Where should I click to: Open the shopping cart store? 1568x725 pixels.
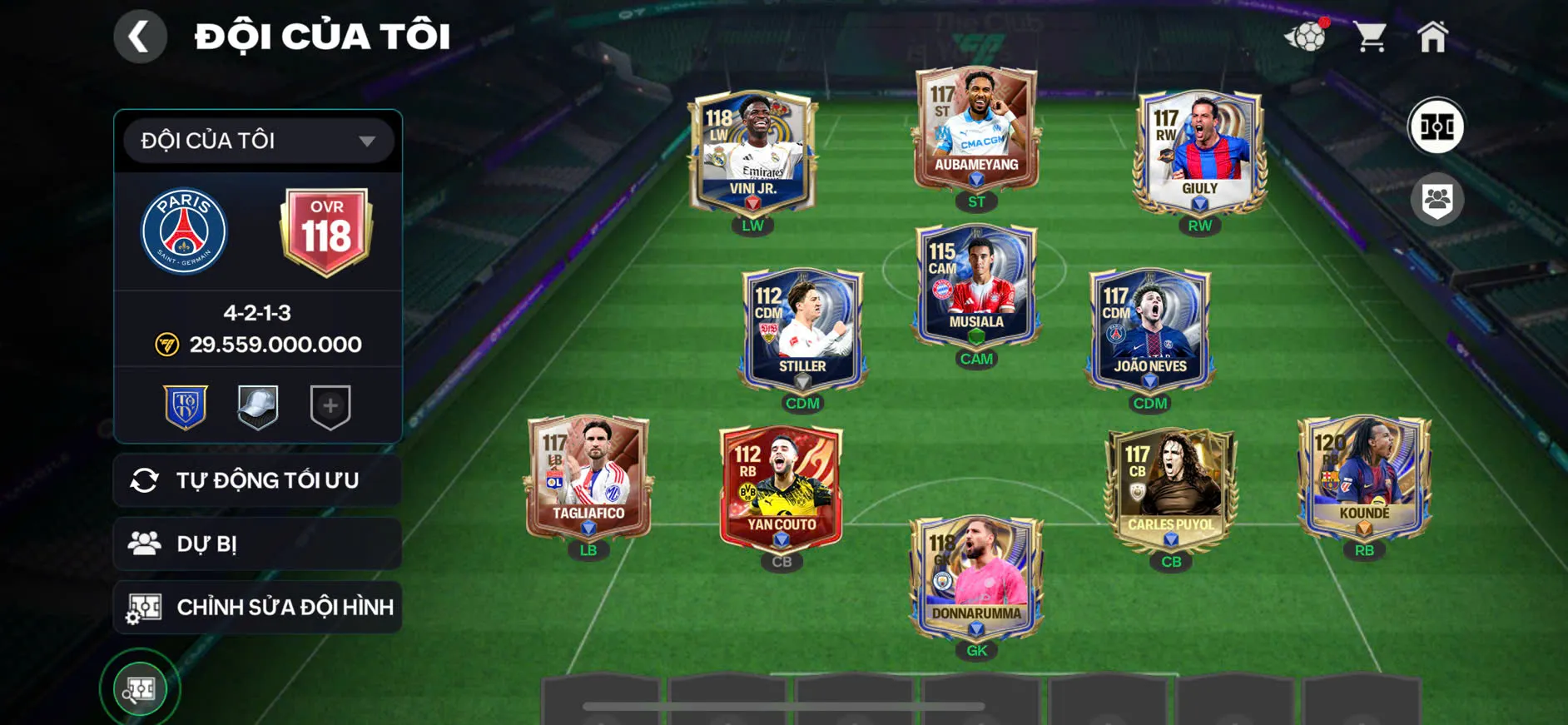[1369, 37]
